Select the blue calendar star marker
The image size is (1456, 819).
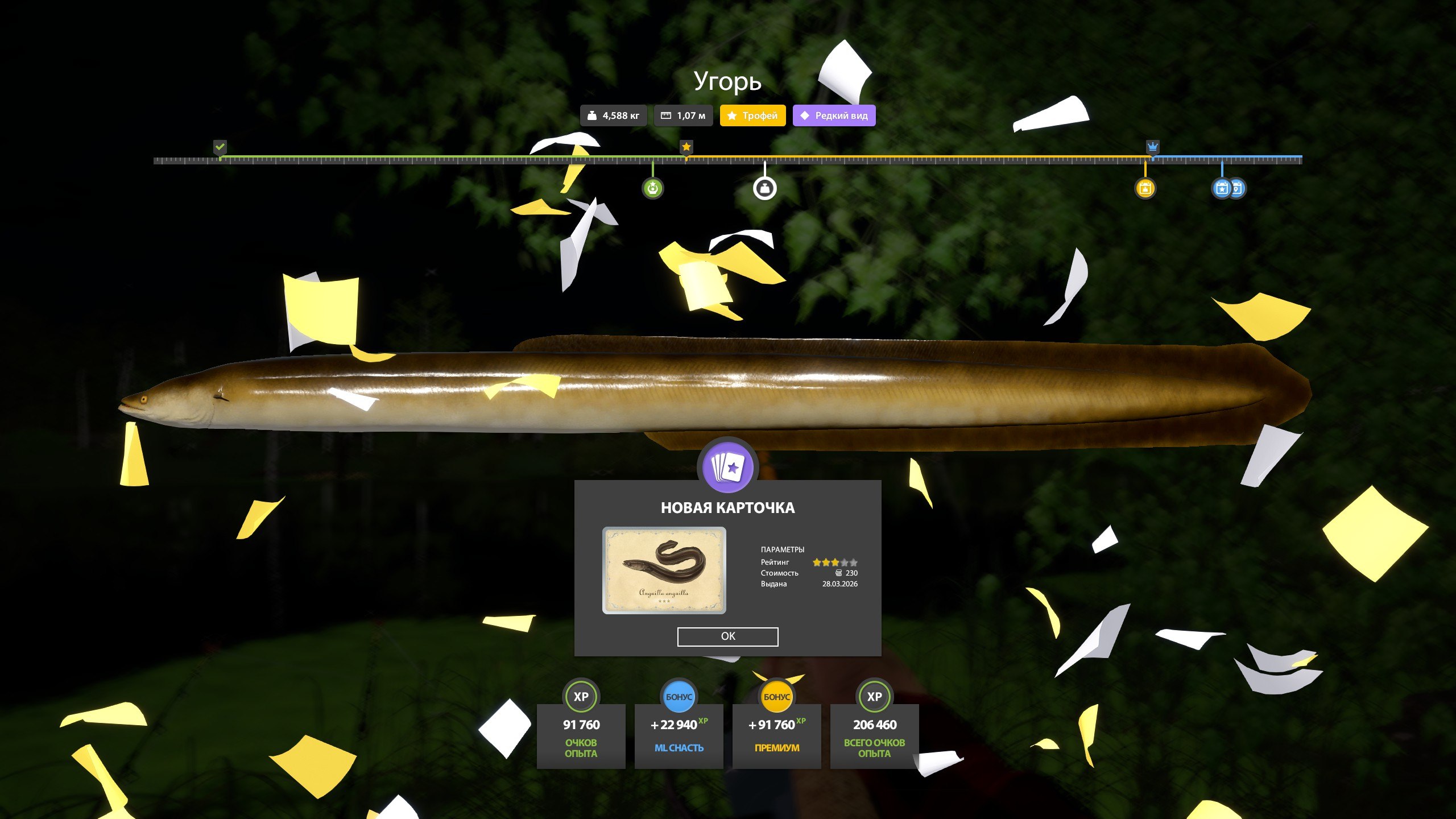[1221, 188]
